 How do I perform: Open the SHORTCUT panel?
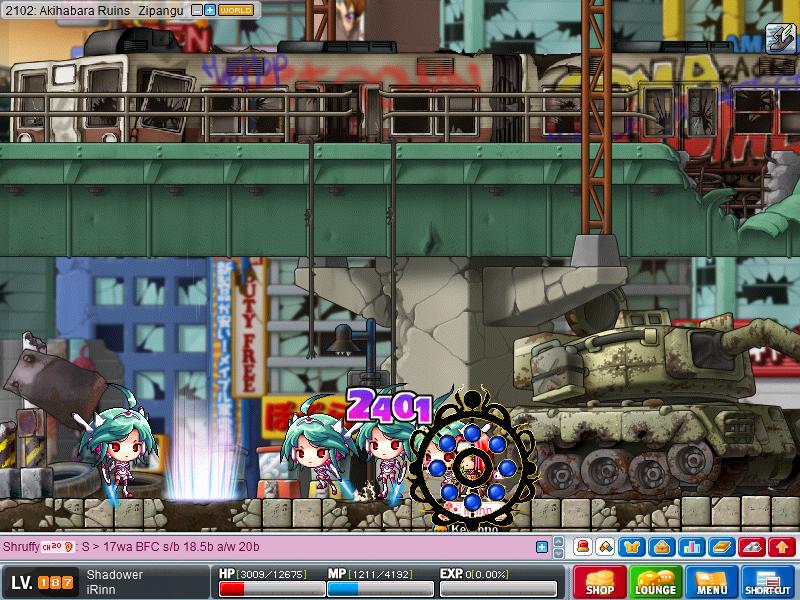pos(767,581)
